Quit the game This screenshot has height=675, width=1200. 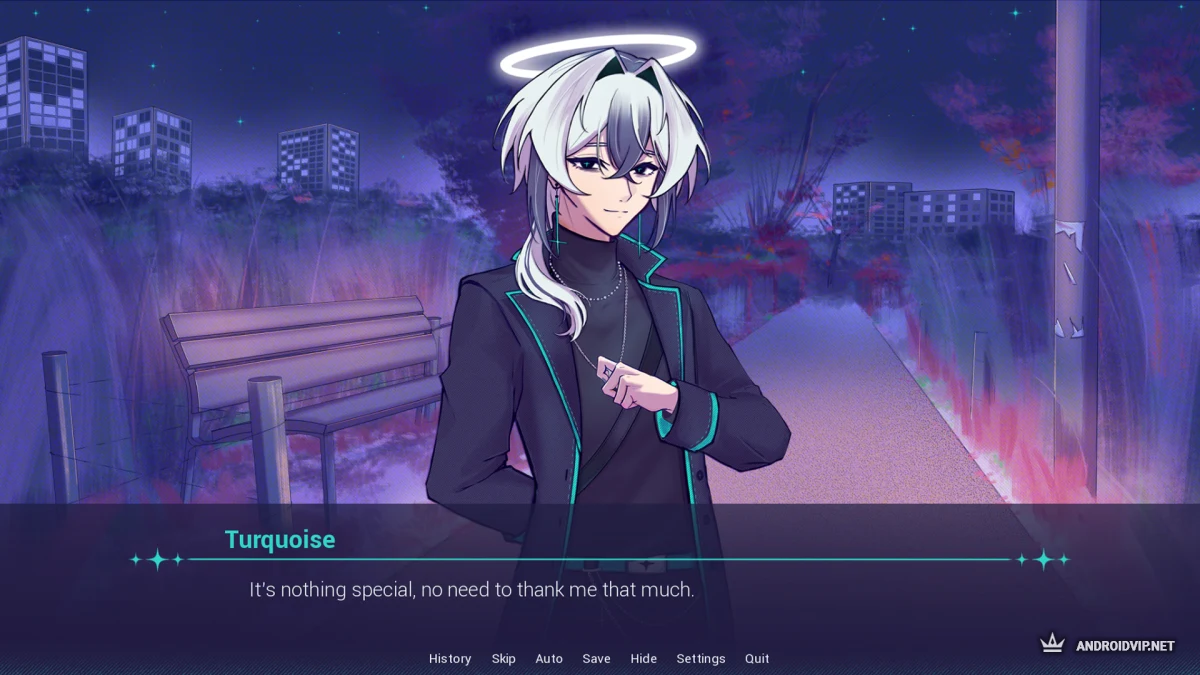pyautogui.click(x=757, y=659)
